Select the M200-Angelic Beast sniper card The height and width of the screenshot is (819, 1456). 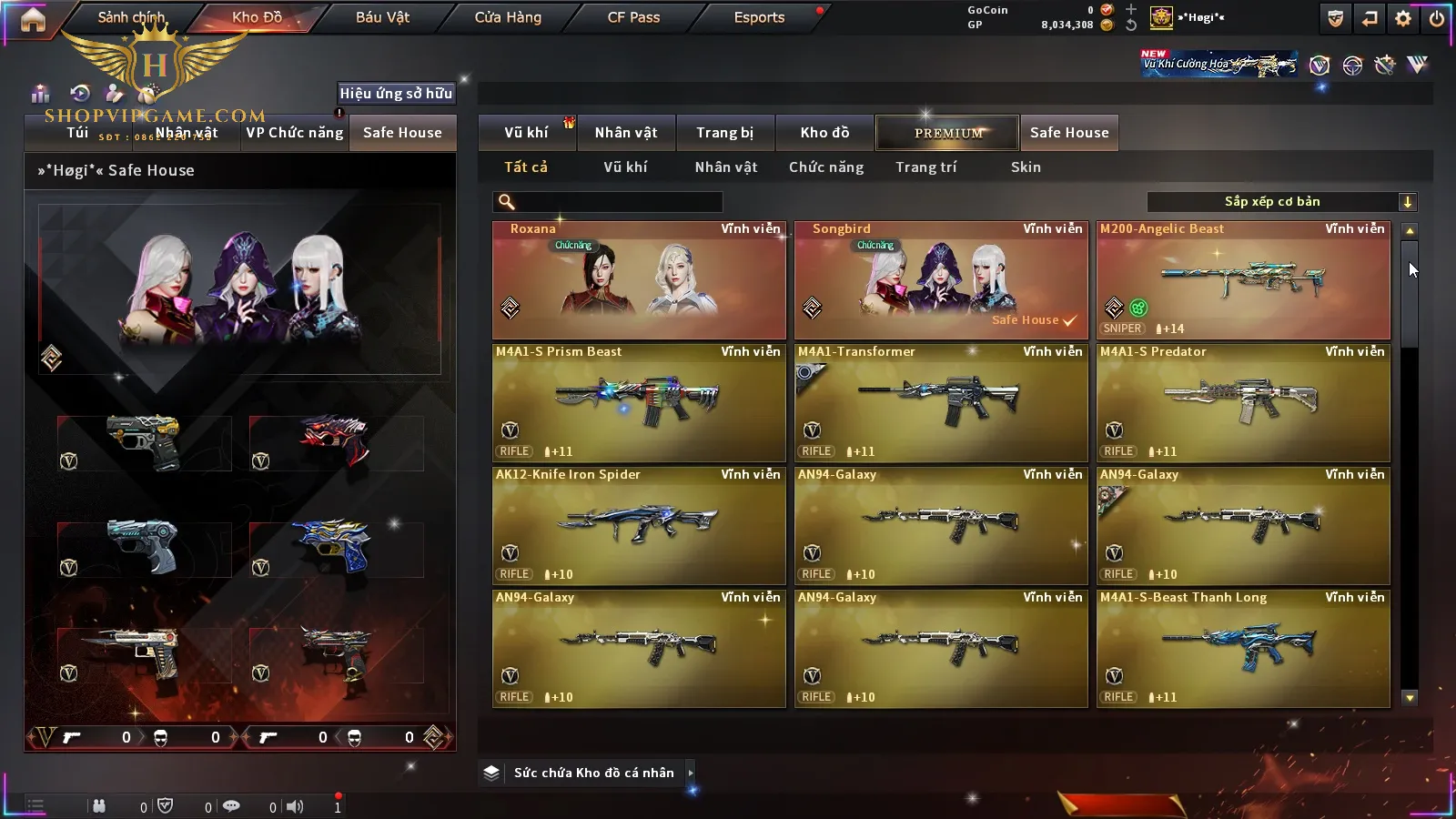(x=1243, y=280)
